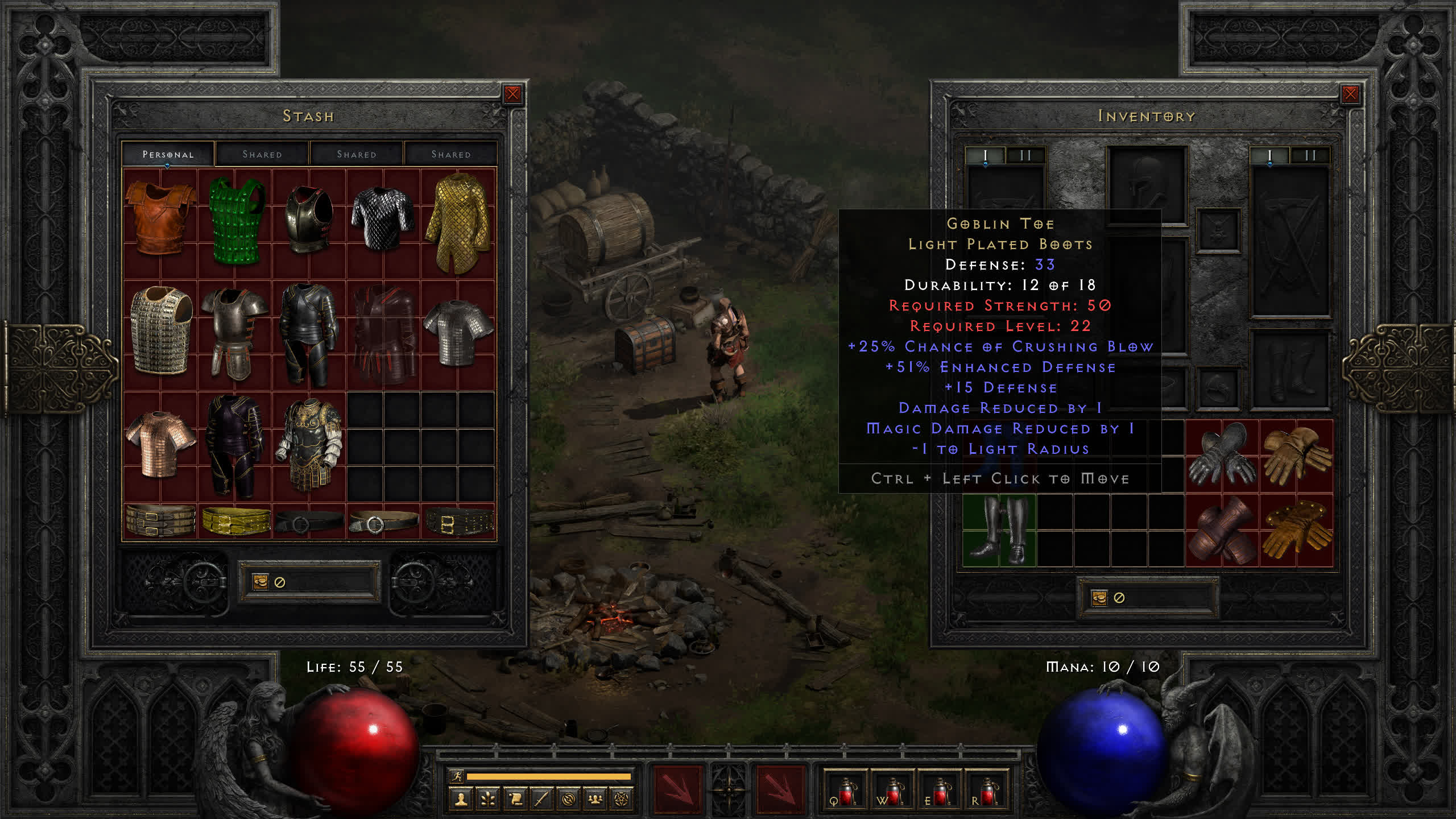Pick up the reddish-brown leather gloves
Image resolution: width=1456 pixels, height=819 pixels.
(1221, 530)
